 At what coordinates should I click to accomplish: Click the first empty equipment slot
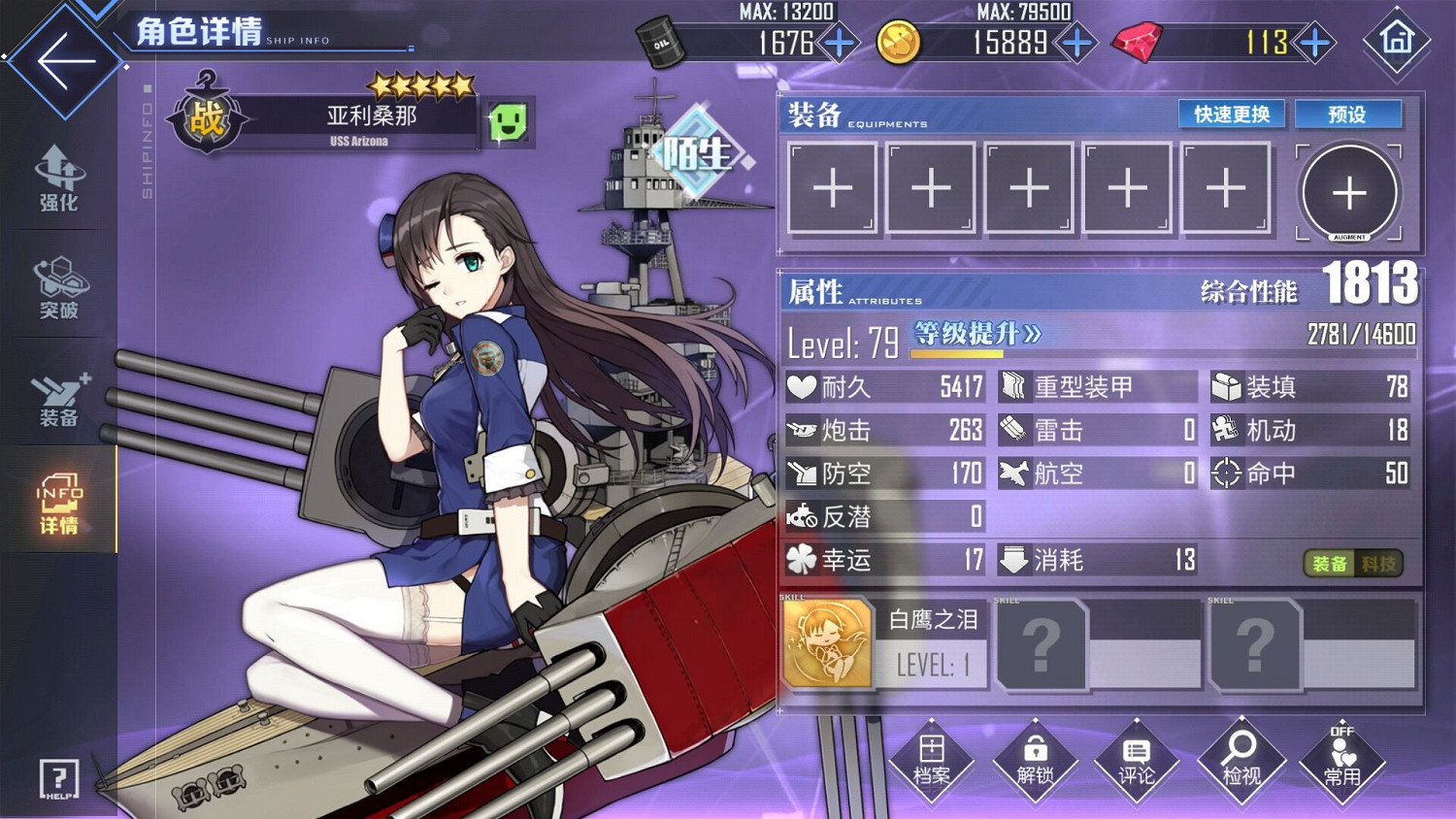point(832,186)
